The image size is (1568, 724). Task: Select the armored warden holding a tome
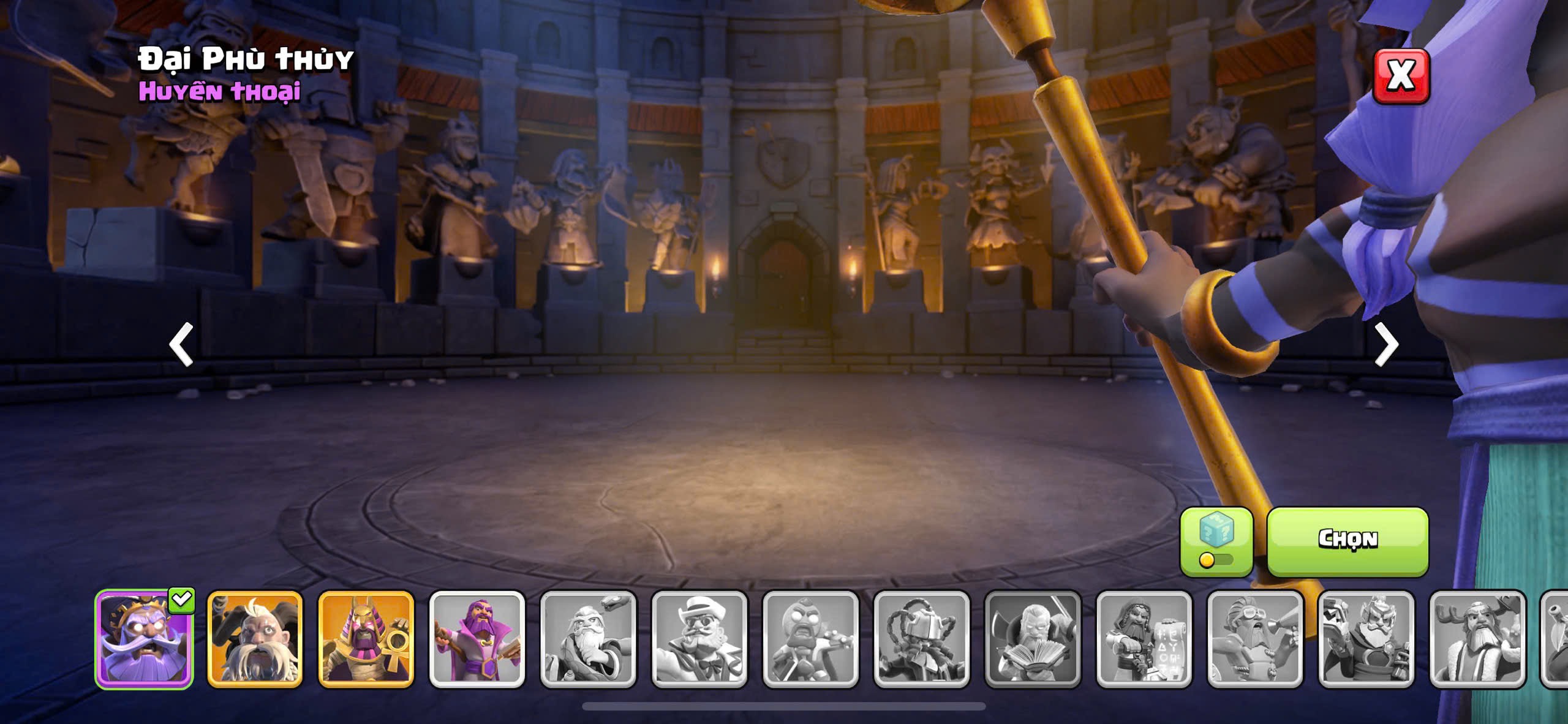point(1366,639)
